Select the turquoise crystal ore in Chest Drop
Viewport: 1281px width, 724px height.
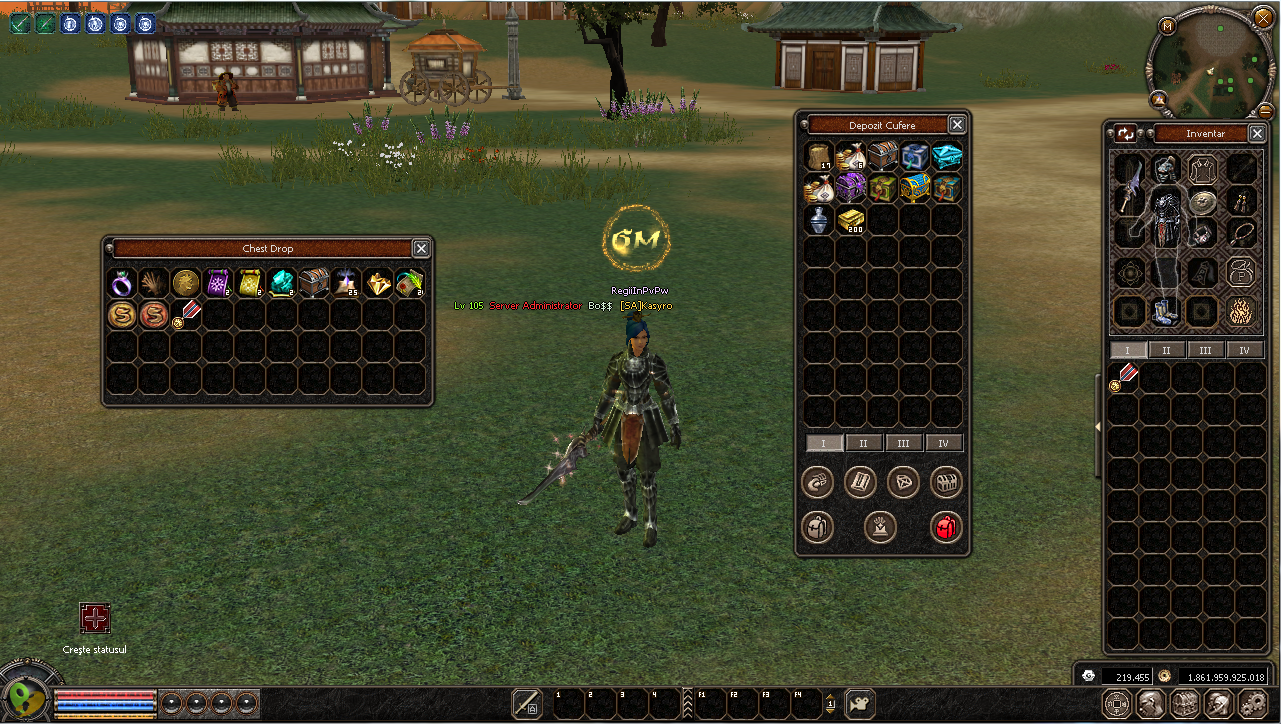pyautogui.click(x=282, y=283)
